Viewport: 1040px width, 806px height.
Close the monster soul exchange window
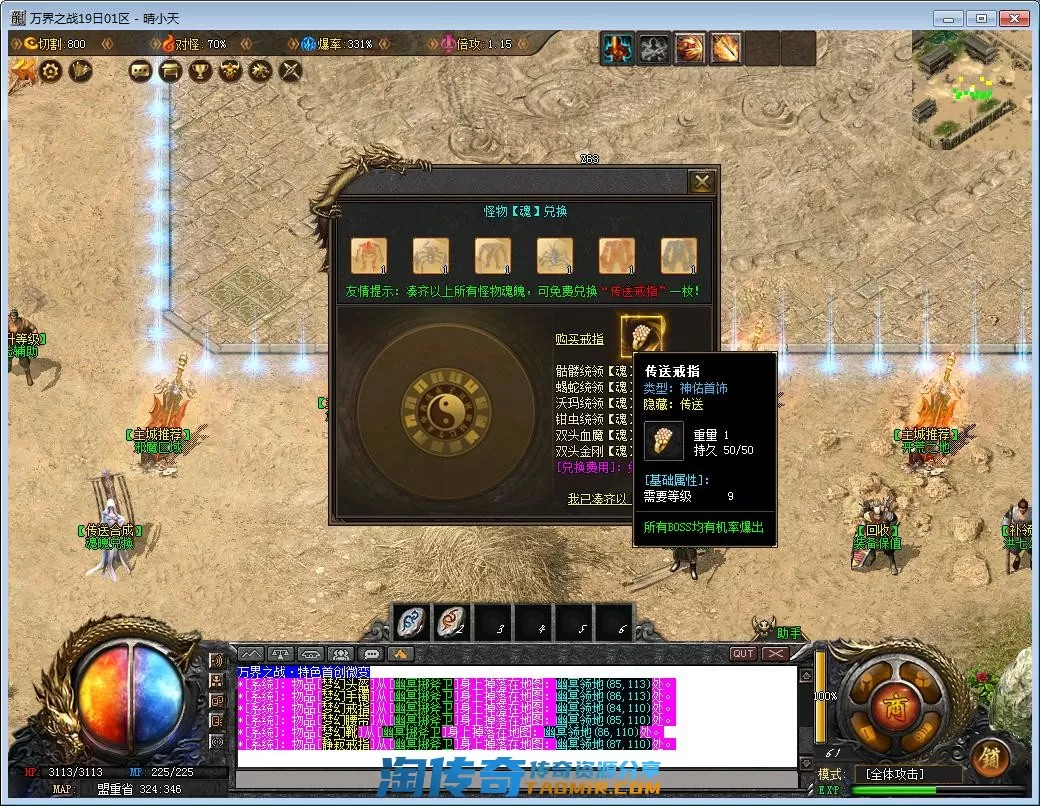(703, 182)
